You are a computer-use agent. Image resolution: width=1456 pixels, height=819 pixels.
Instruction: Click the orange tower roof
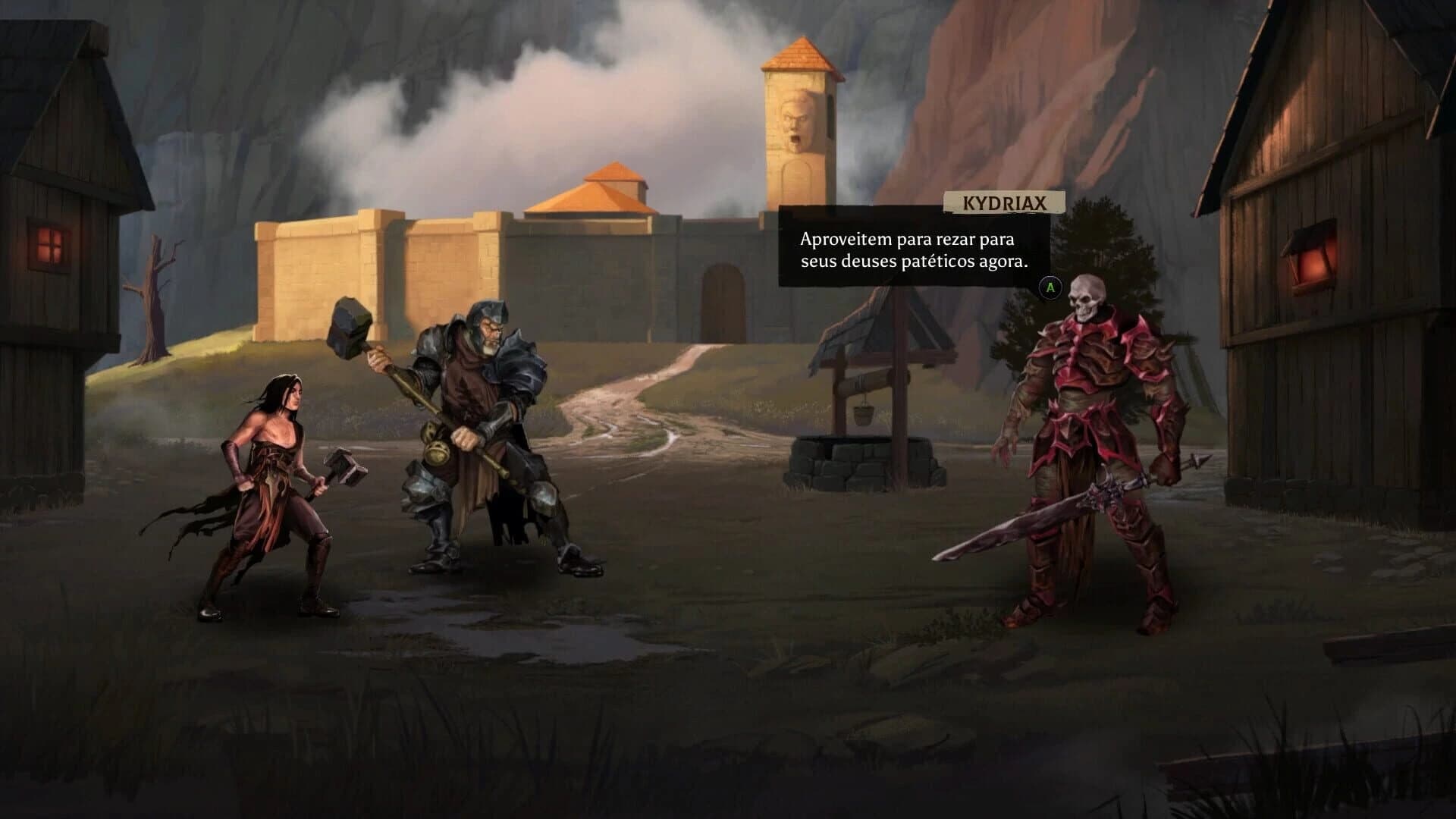[800, 61]
